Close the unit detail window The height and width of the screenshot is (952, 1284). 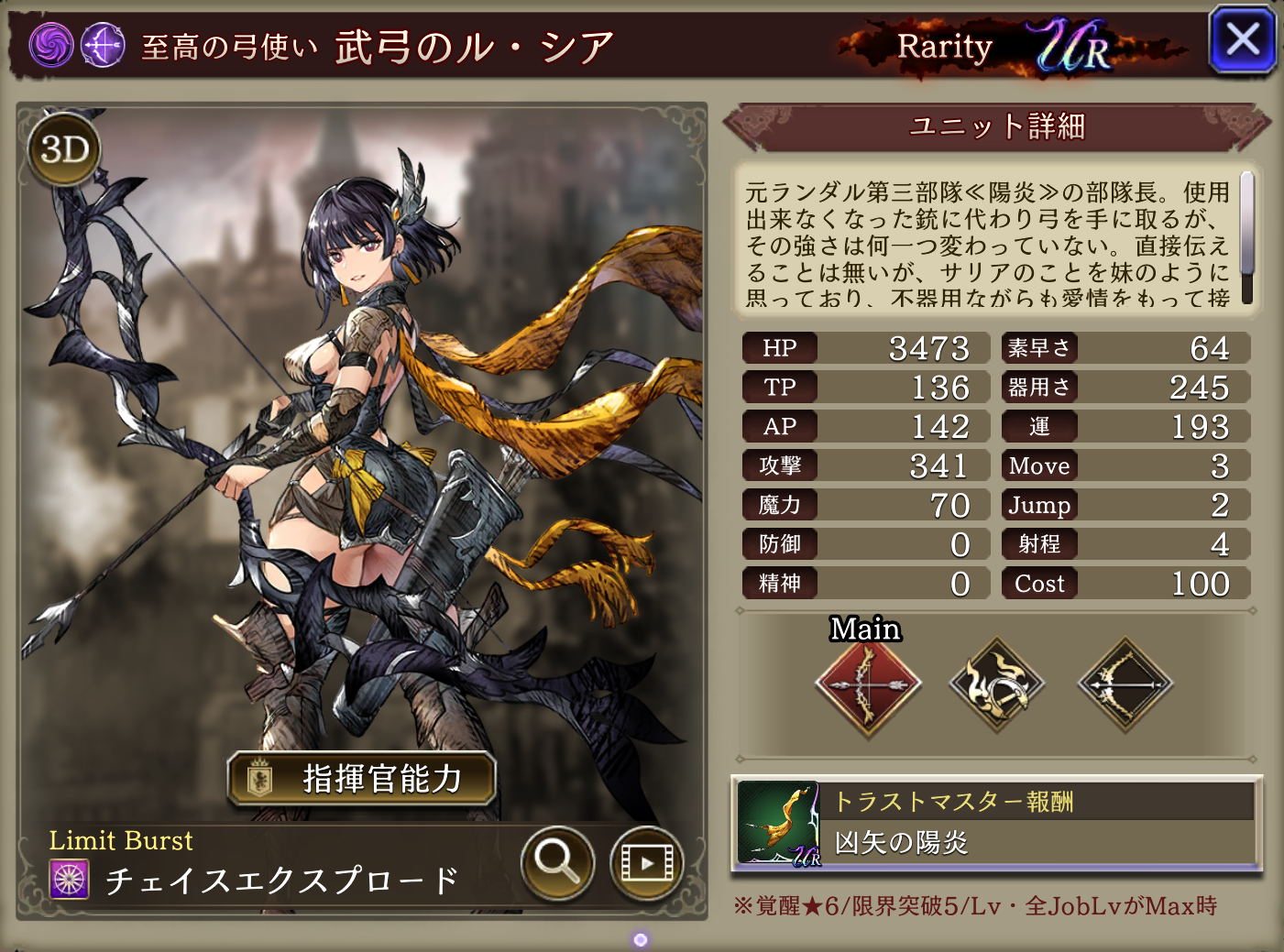(x=1242, y=40)
